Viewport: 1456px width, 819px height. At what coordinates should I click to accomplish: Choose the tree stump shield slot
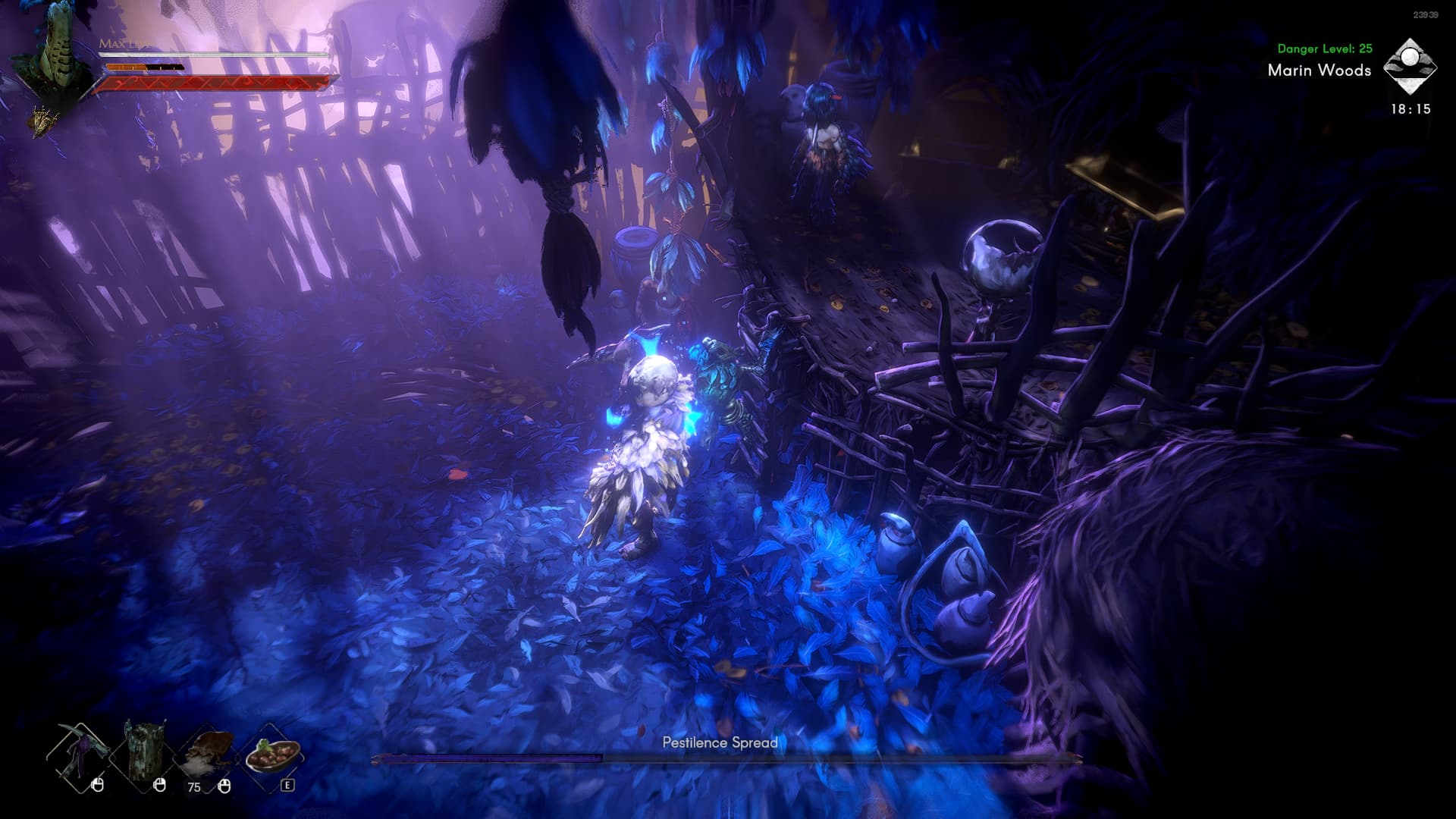point(142,755)
